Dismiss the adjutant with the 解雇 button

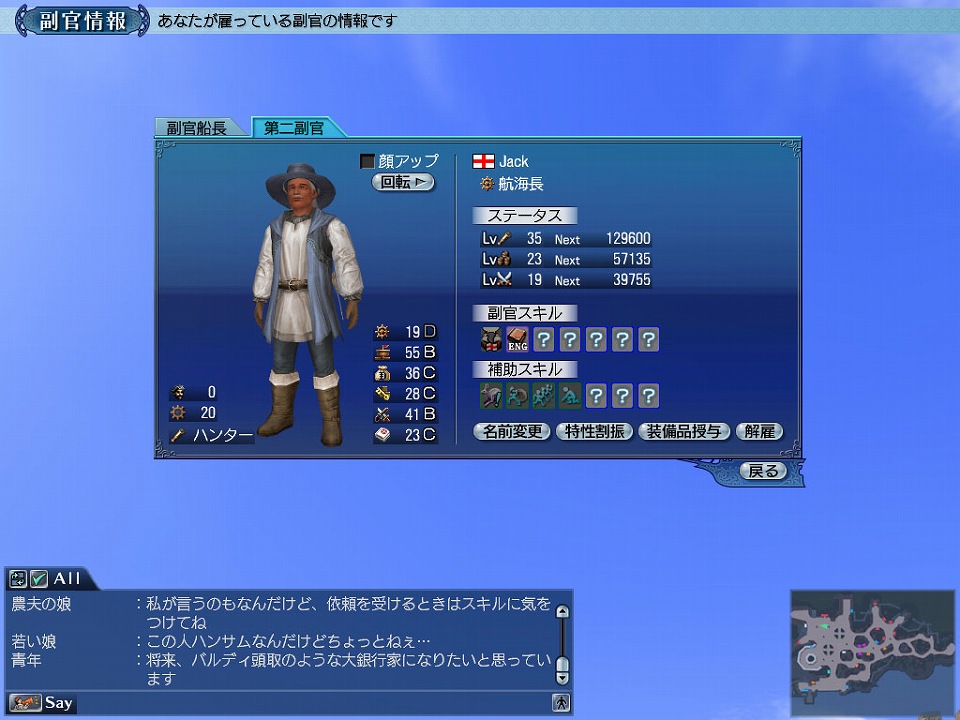pyautogui.click(x=759, y=432)
